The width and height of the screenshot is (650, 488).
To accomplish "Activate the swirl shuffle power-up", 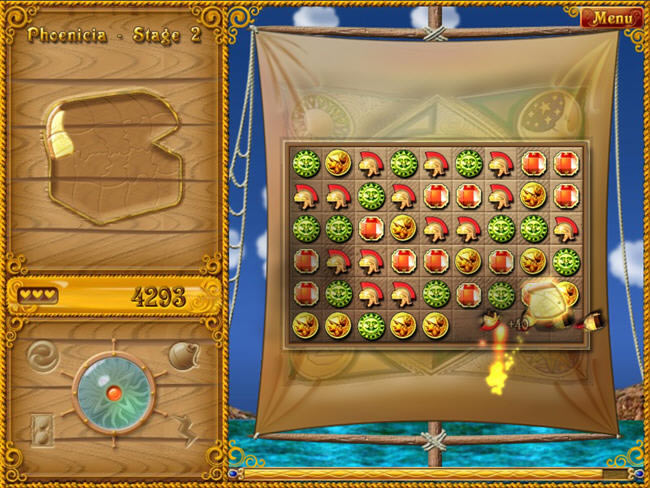I will point(41,356).
